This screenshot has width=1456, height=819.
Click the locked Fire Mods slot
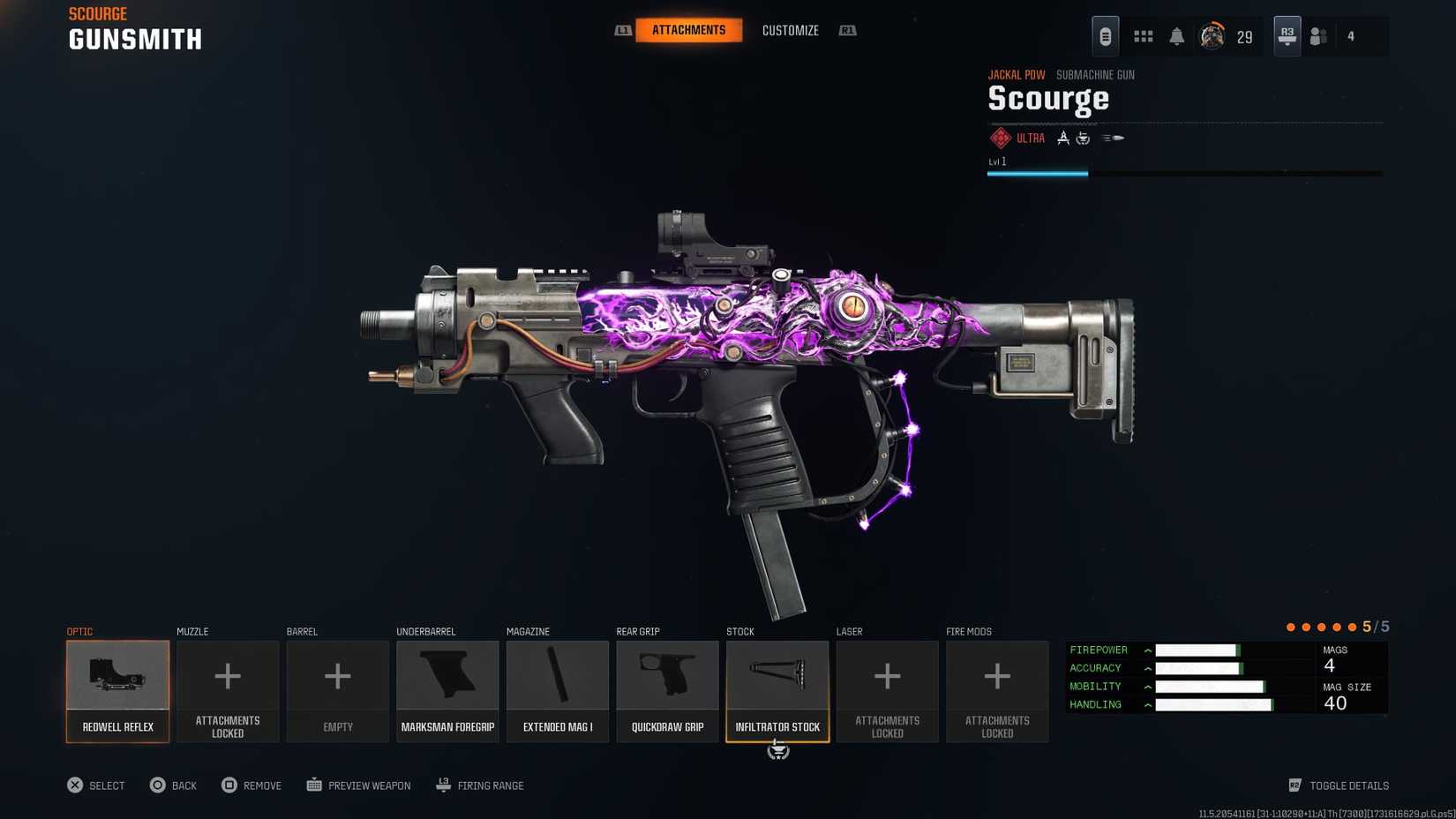(997, 691)
